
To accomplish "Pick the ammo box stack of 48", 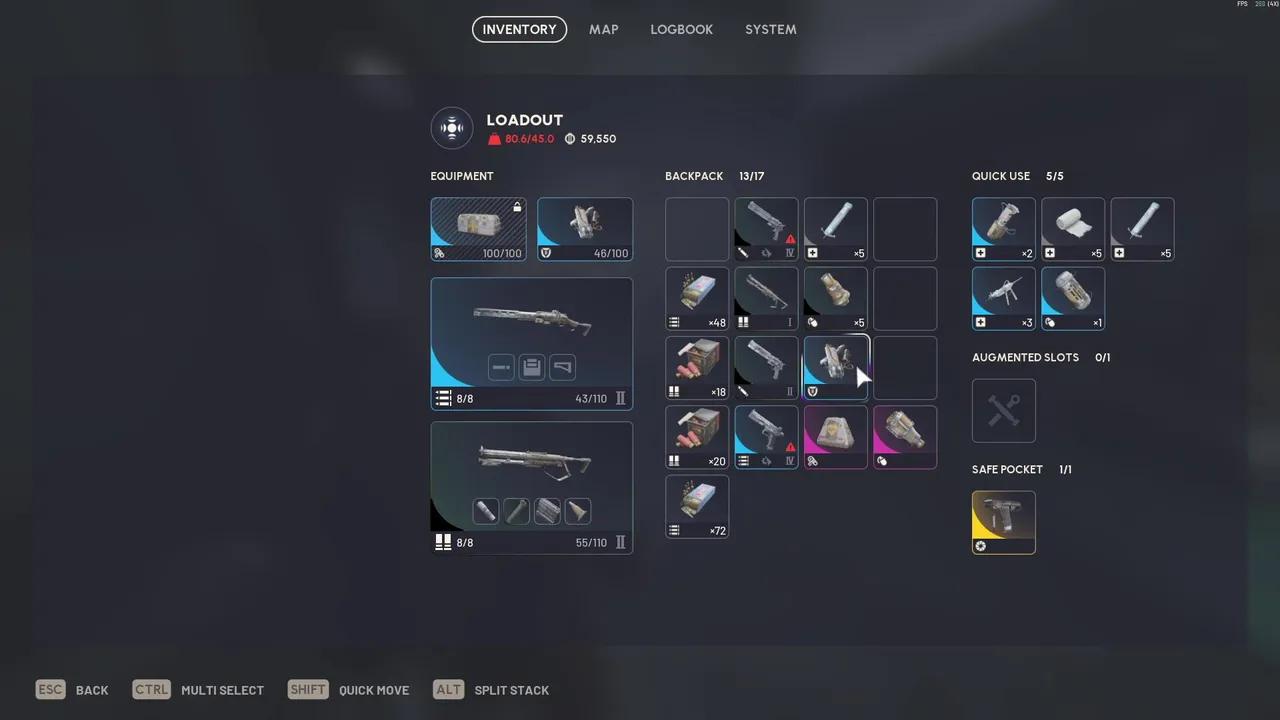I will 697,298.
